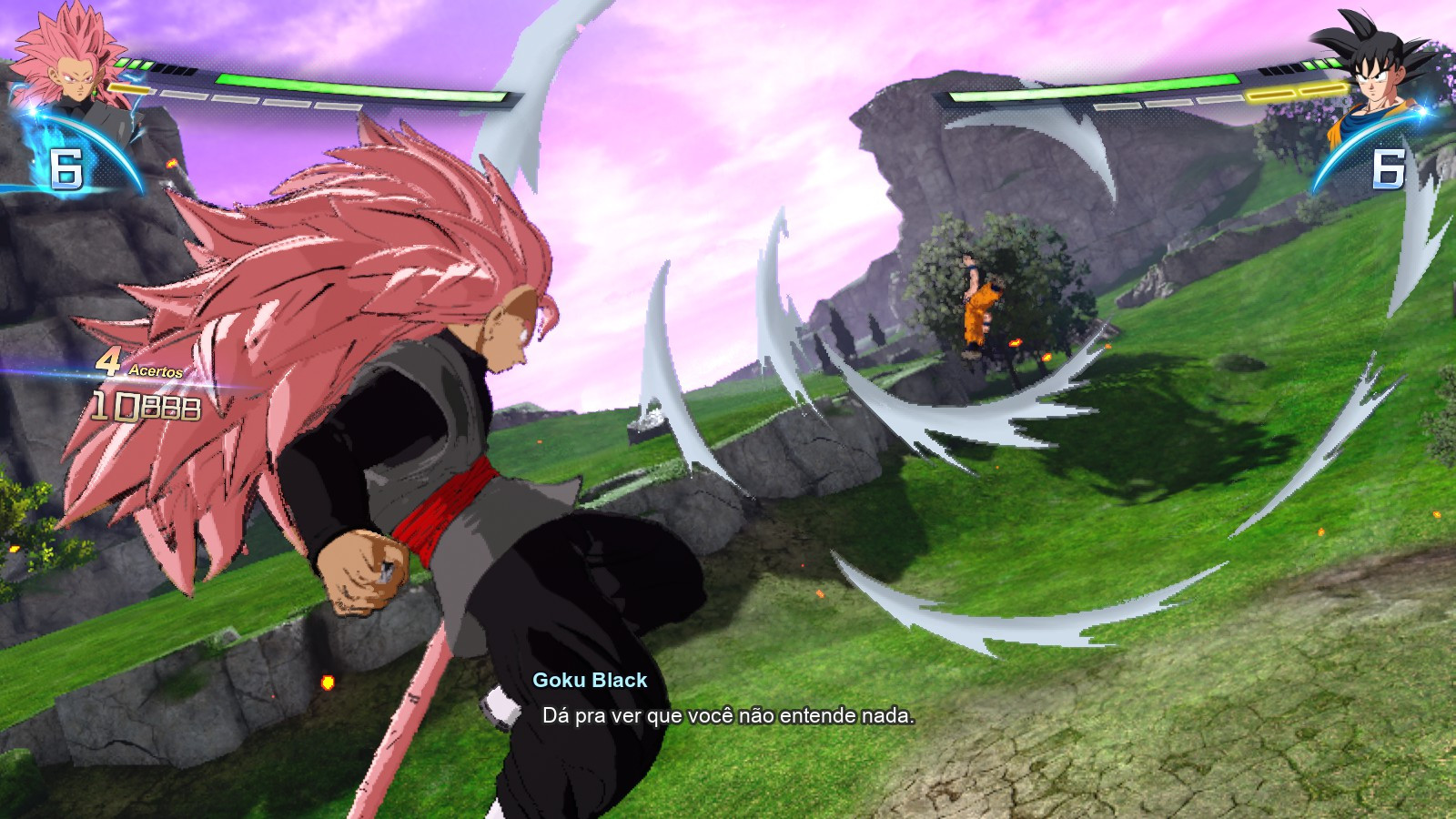The height and width of the screenshot is (819, 1456).
Task: Click the green blast stock pips above Goku Black's health bar
Action: click(x=133, y=63)
